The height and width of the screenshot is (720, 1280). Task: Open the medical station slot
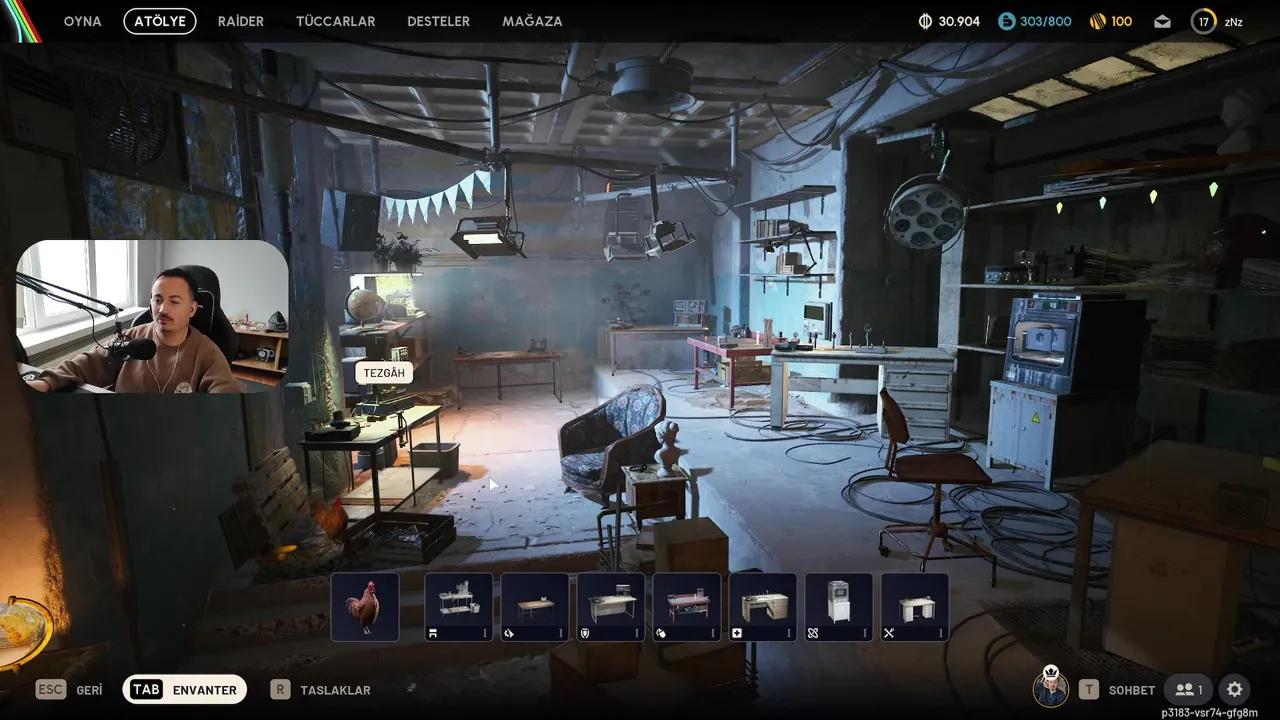(x=763, y=606)
